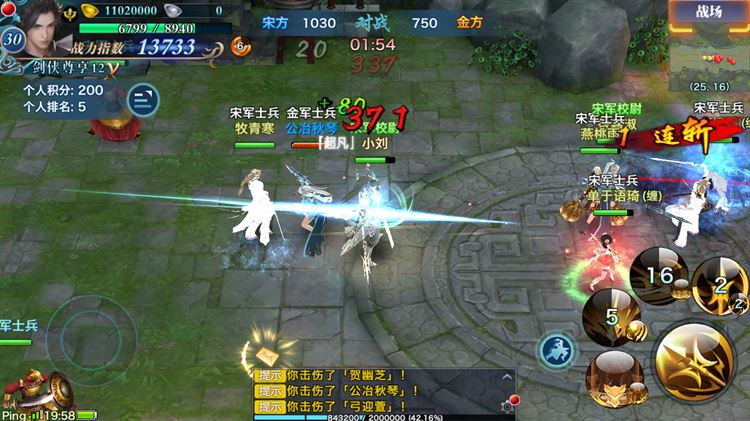
Task: Toggle the round list icon by the score panel
Action: pyautogui.click(x=143, y=97)
